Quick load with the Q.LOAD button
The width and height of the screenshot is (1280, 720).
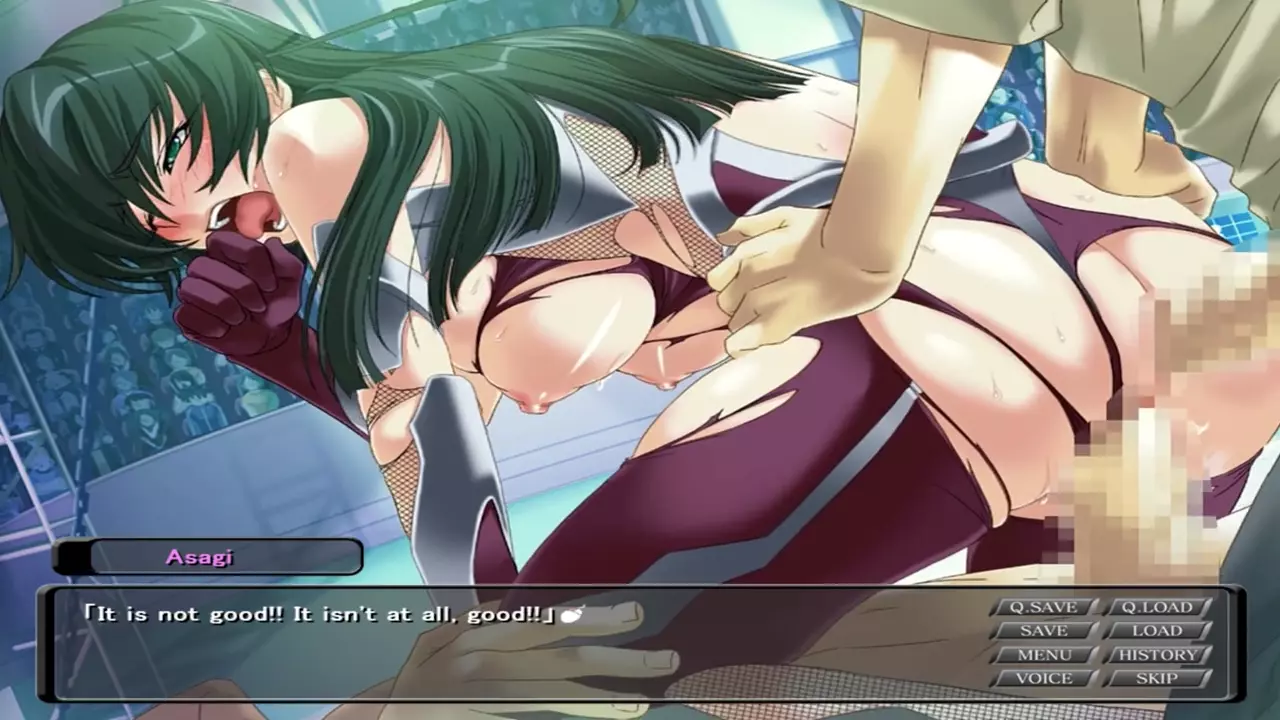tap(1157, 607)
